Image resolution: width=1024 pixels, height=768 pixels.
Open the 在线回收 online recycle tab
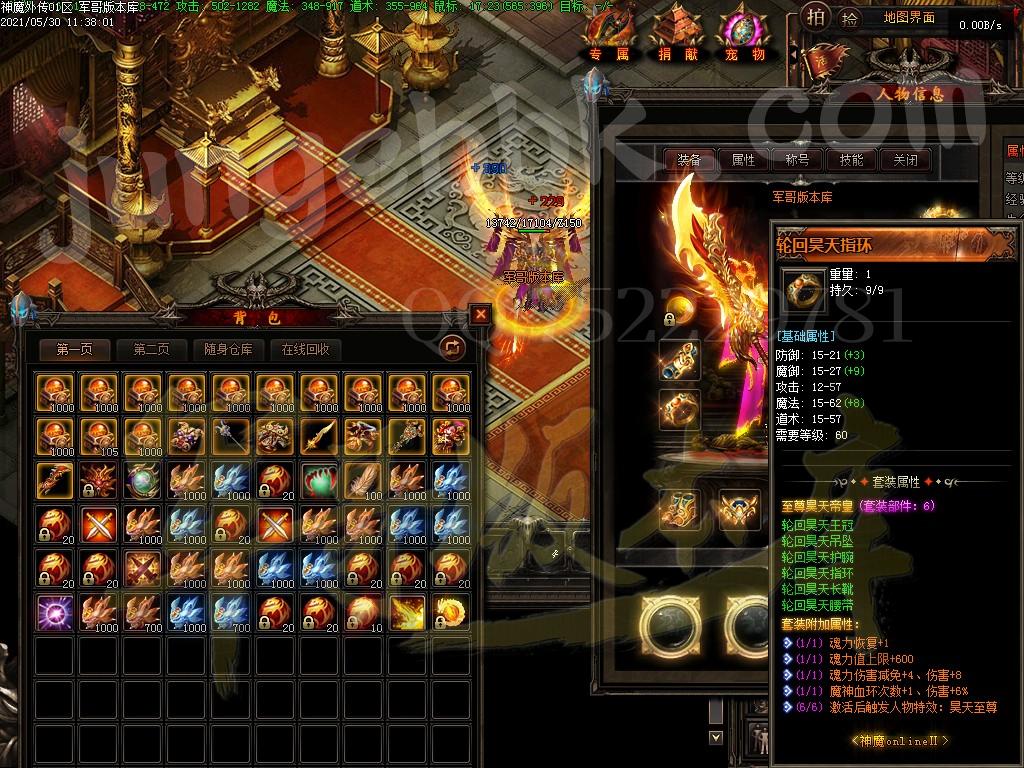pyautogui.click(x=305, y=349)
